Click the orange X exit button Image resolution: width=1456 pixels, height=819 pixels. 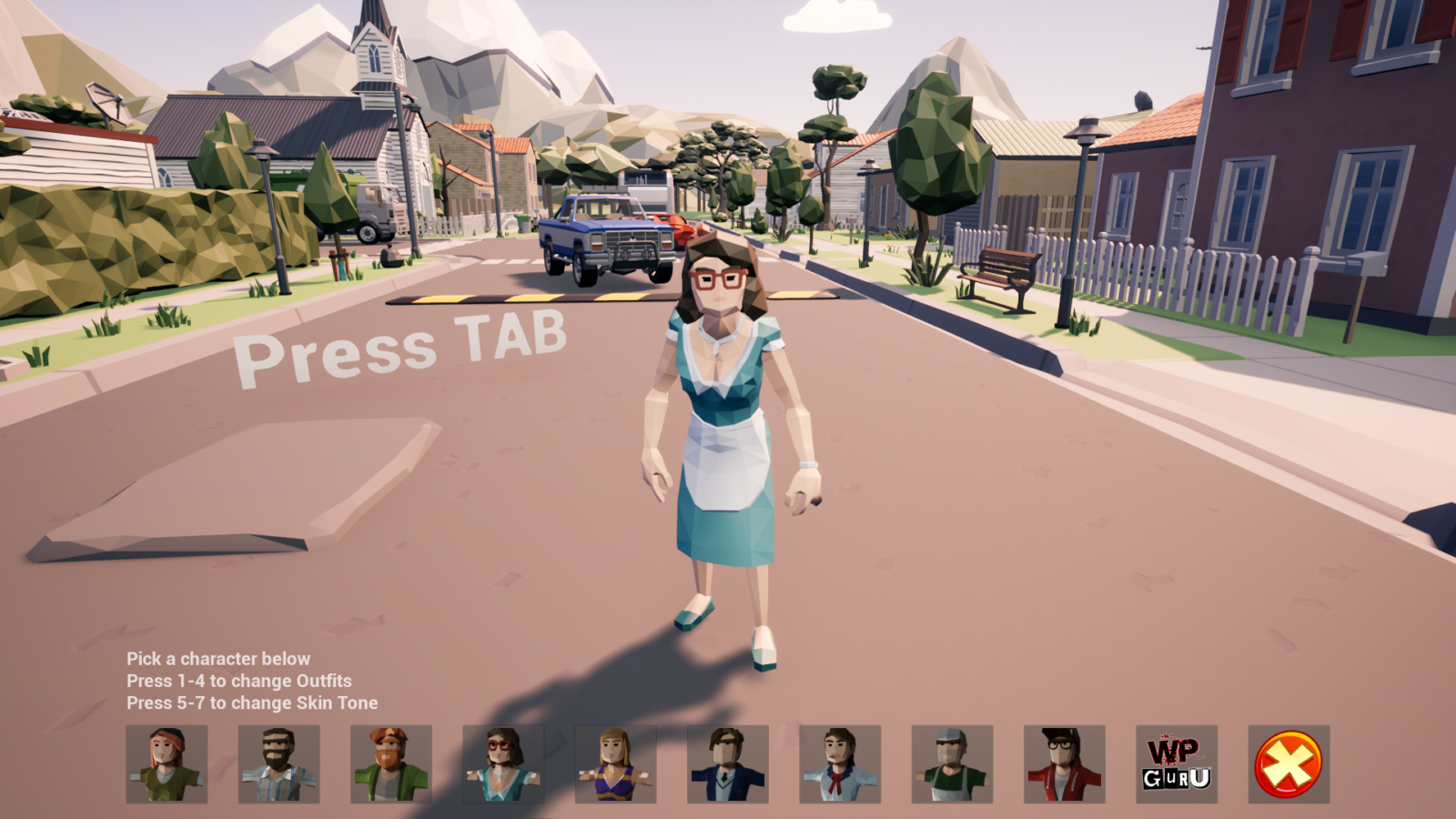(1285, 764)
